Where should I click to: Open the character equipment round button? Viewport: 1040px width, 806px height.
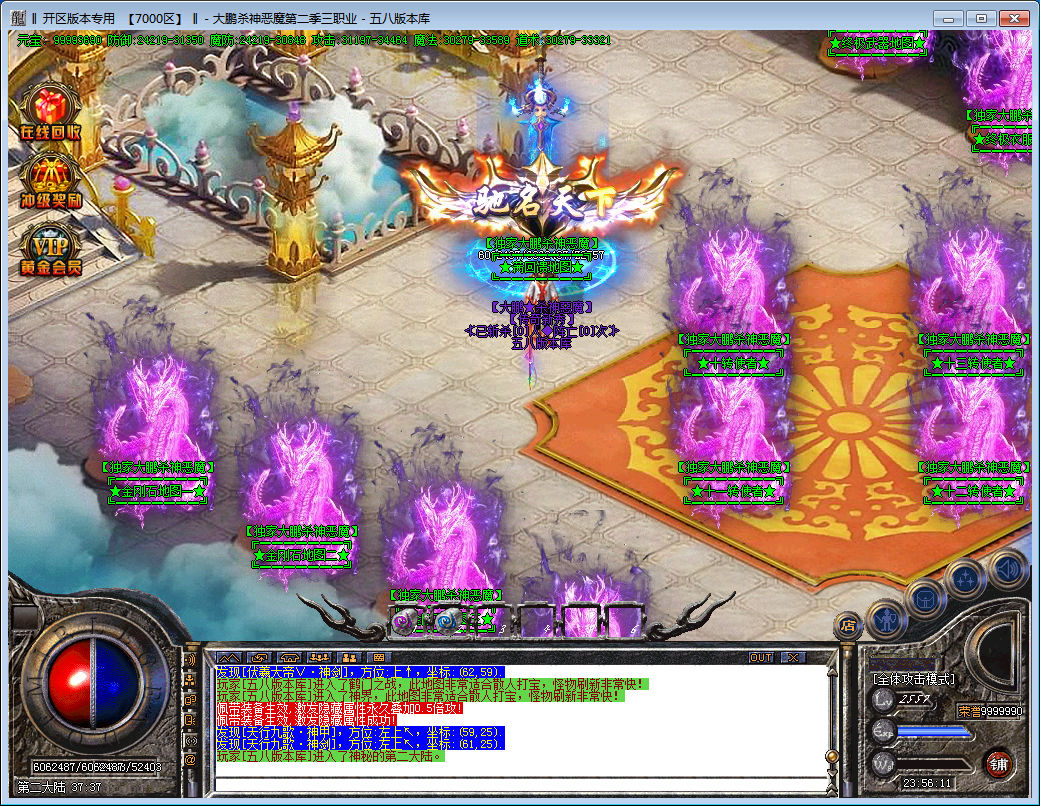point(886,620)
